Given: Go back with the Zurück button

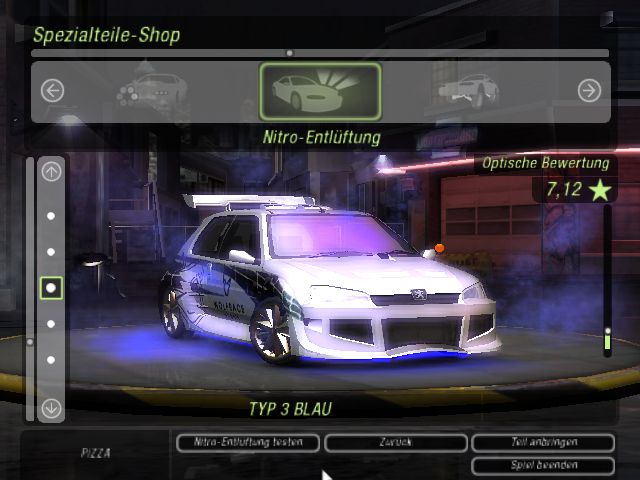Looking at the screenshot, I should (x=395, y=442).
